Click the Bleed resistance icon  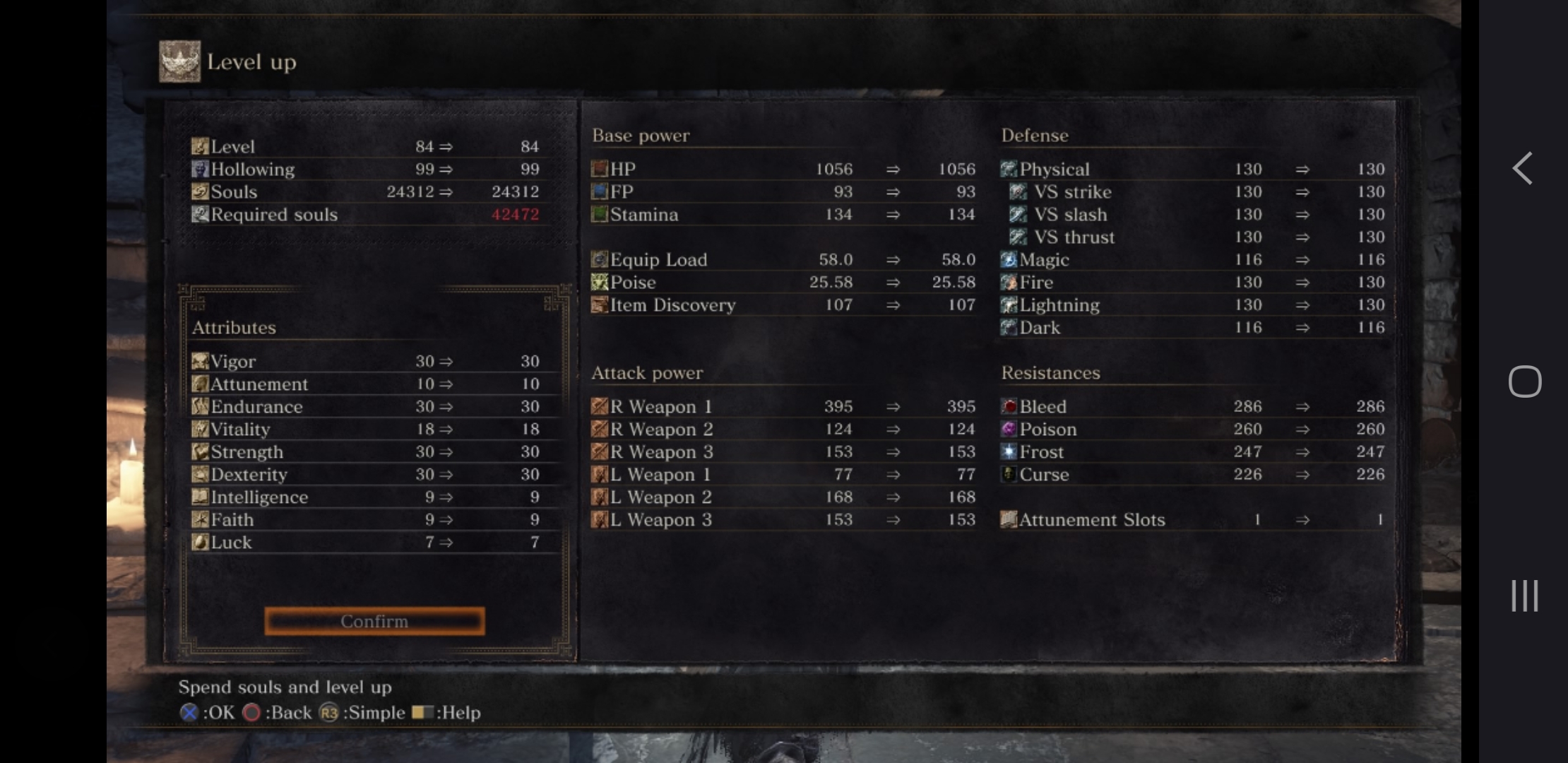[x=1008, y=406]
